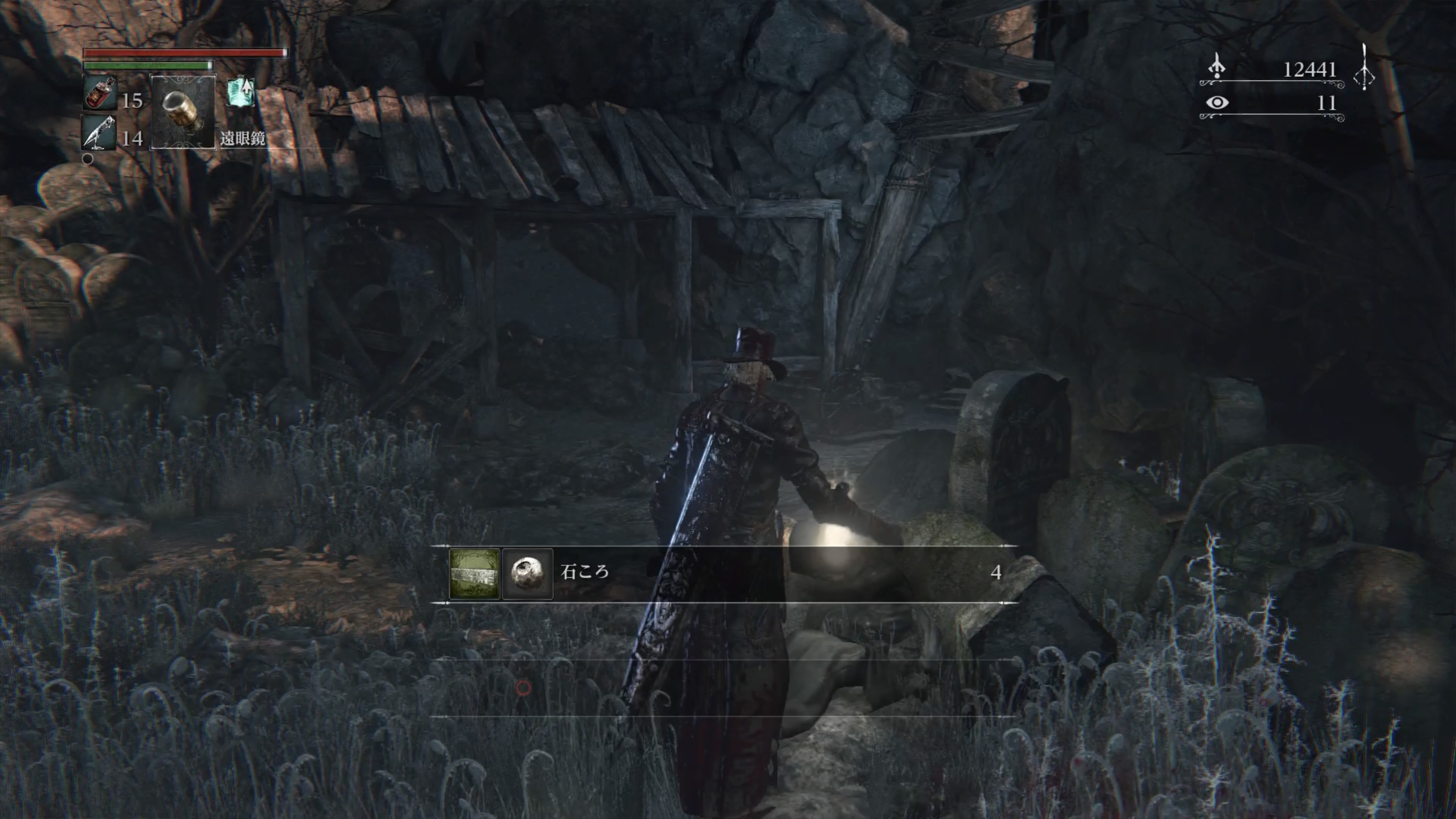
Task: Use the monocular quick item slot
Action: pos(183,112)
